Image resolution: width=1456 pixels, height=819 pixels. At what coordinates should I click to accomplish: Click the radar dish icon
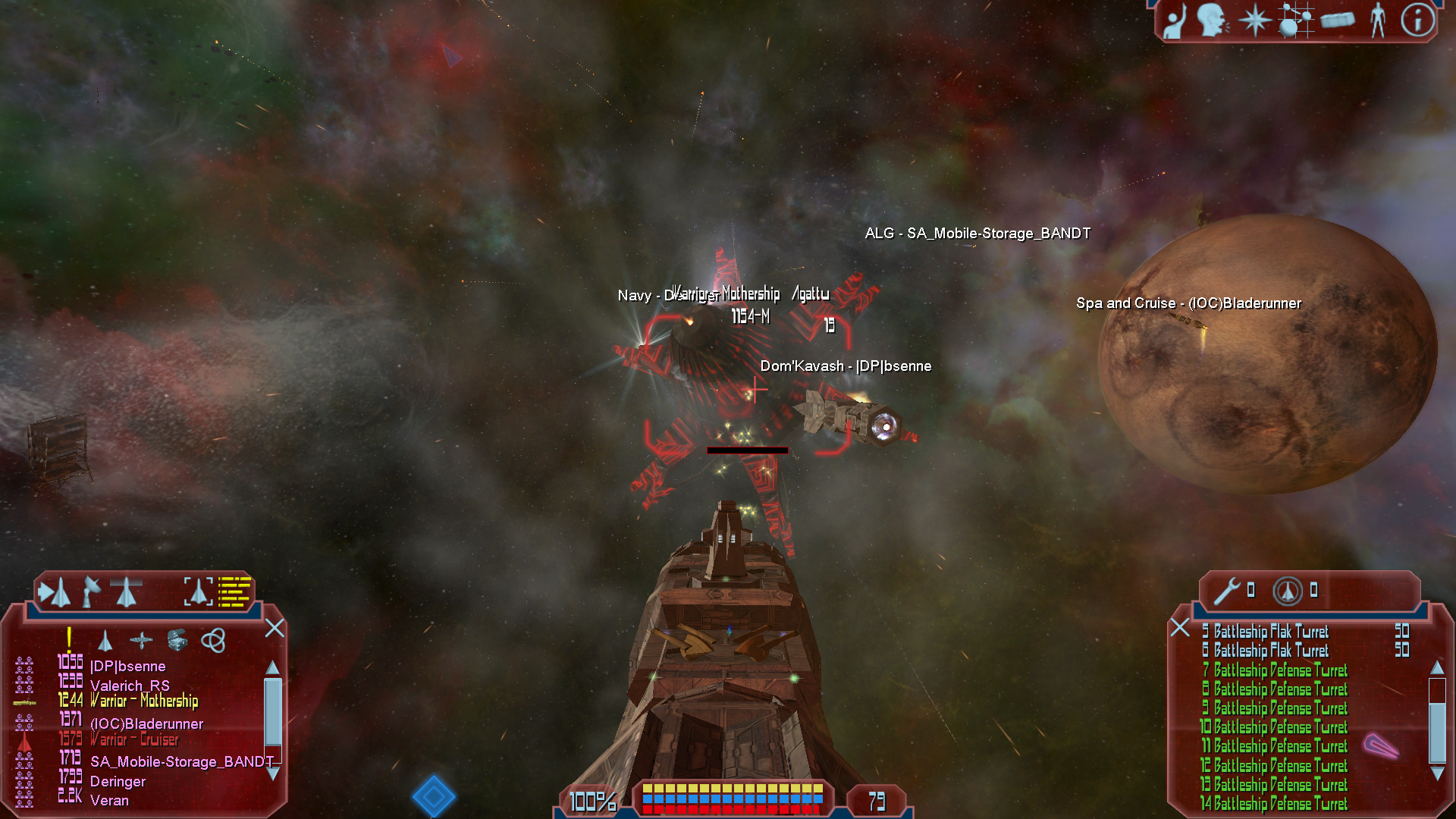click(92, 591)
